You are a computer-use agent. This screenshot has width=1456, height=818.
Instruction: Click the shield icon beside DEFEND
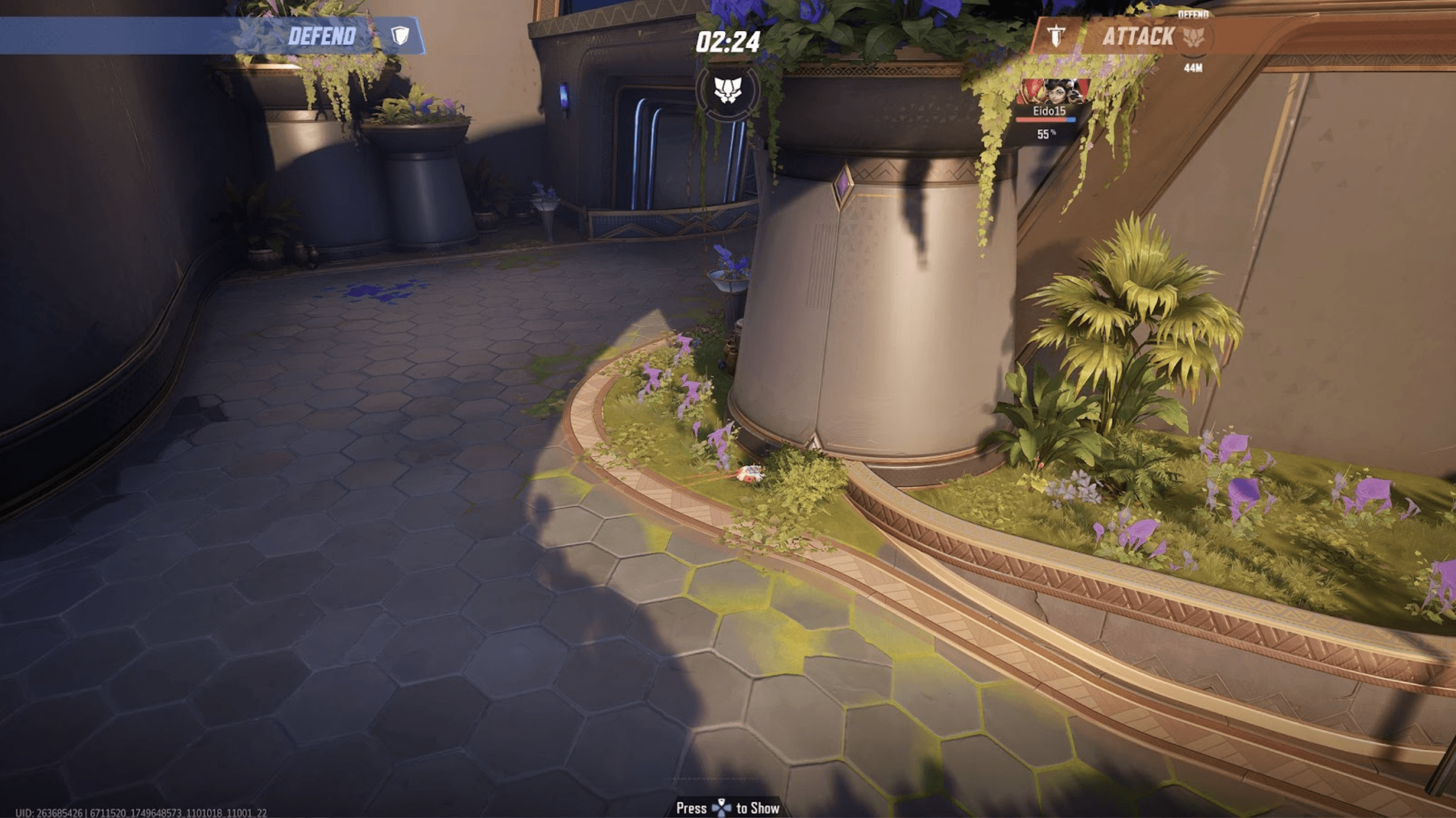pyautogui.click(x=400, y=36)
